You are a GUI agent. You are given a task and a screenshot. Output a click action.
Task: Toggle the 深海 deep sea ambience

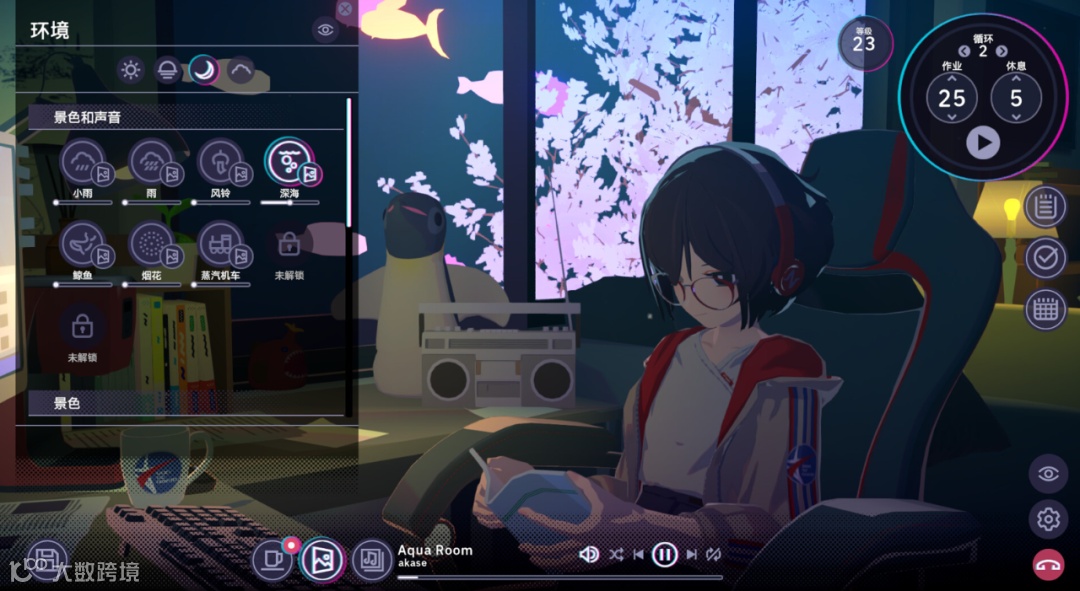coord(288,162)
